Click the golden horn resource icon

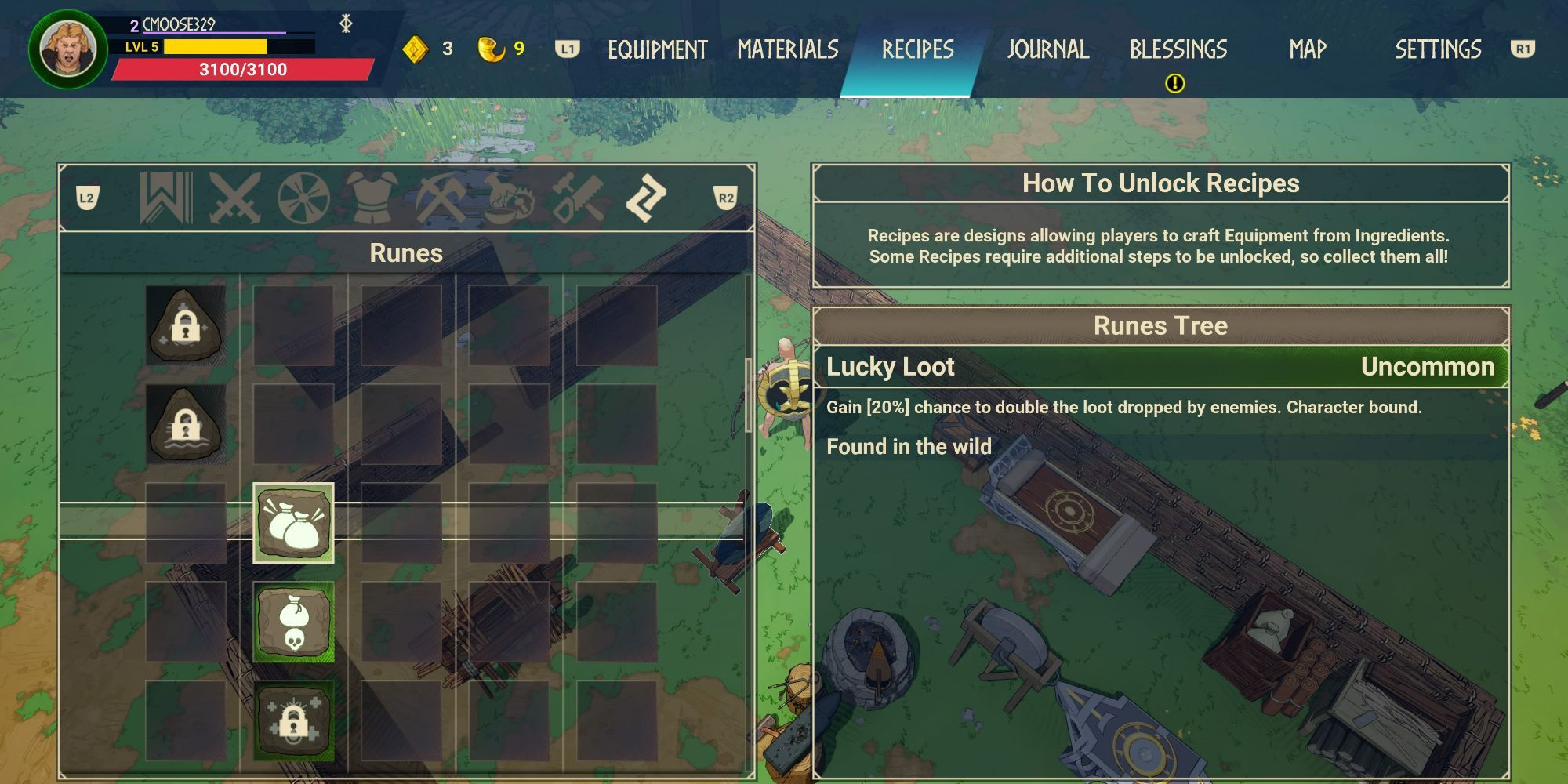tap(484, 47)
